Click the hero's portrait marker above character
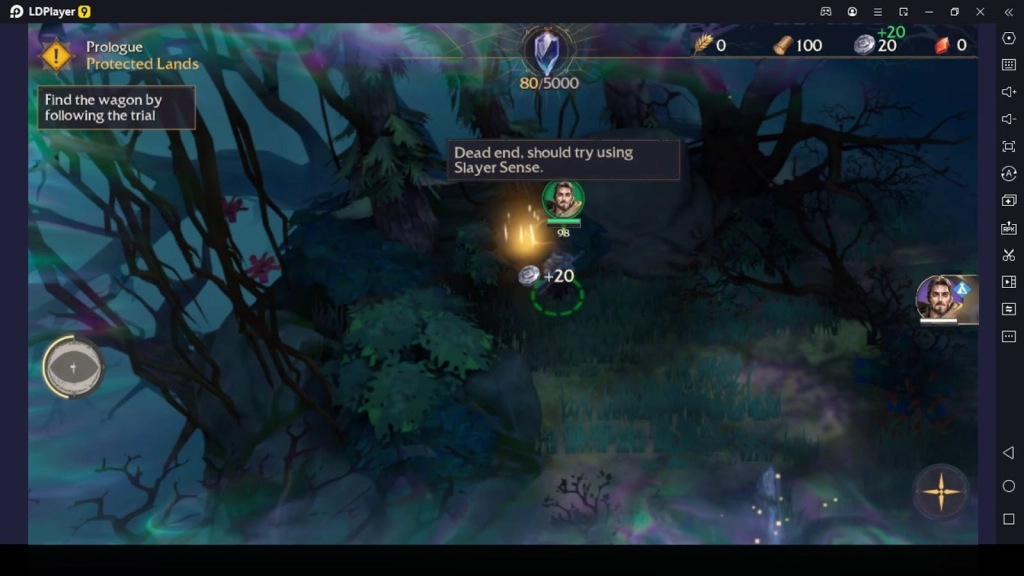This screenshot has width=1024, height=576. tap(563, 199)
